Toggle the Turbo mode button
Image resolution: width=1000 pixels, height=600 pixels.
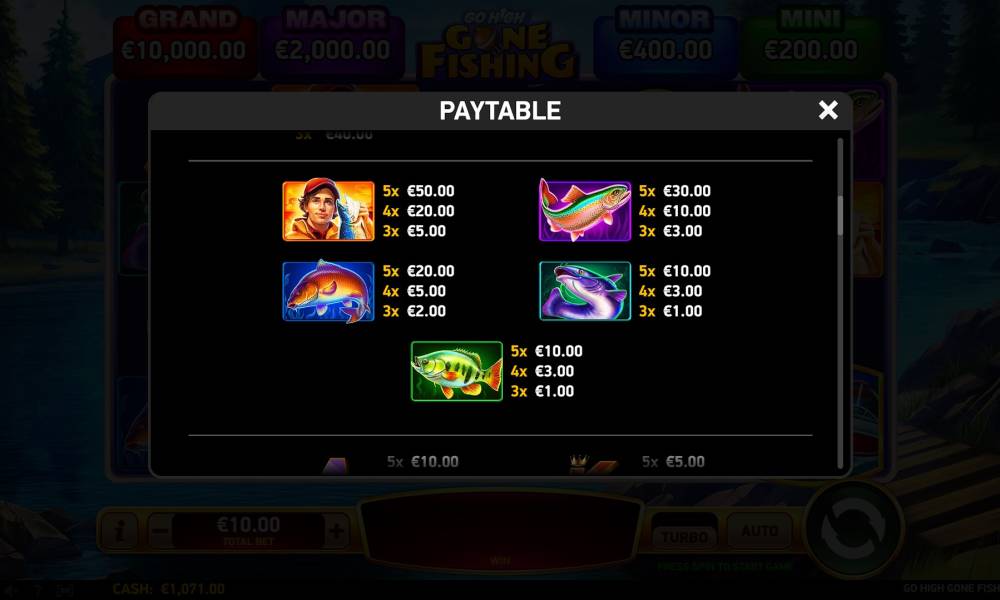[684, 533]
